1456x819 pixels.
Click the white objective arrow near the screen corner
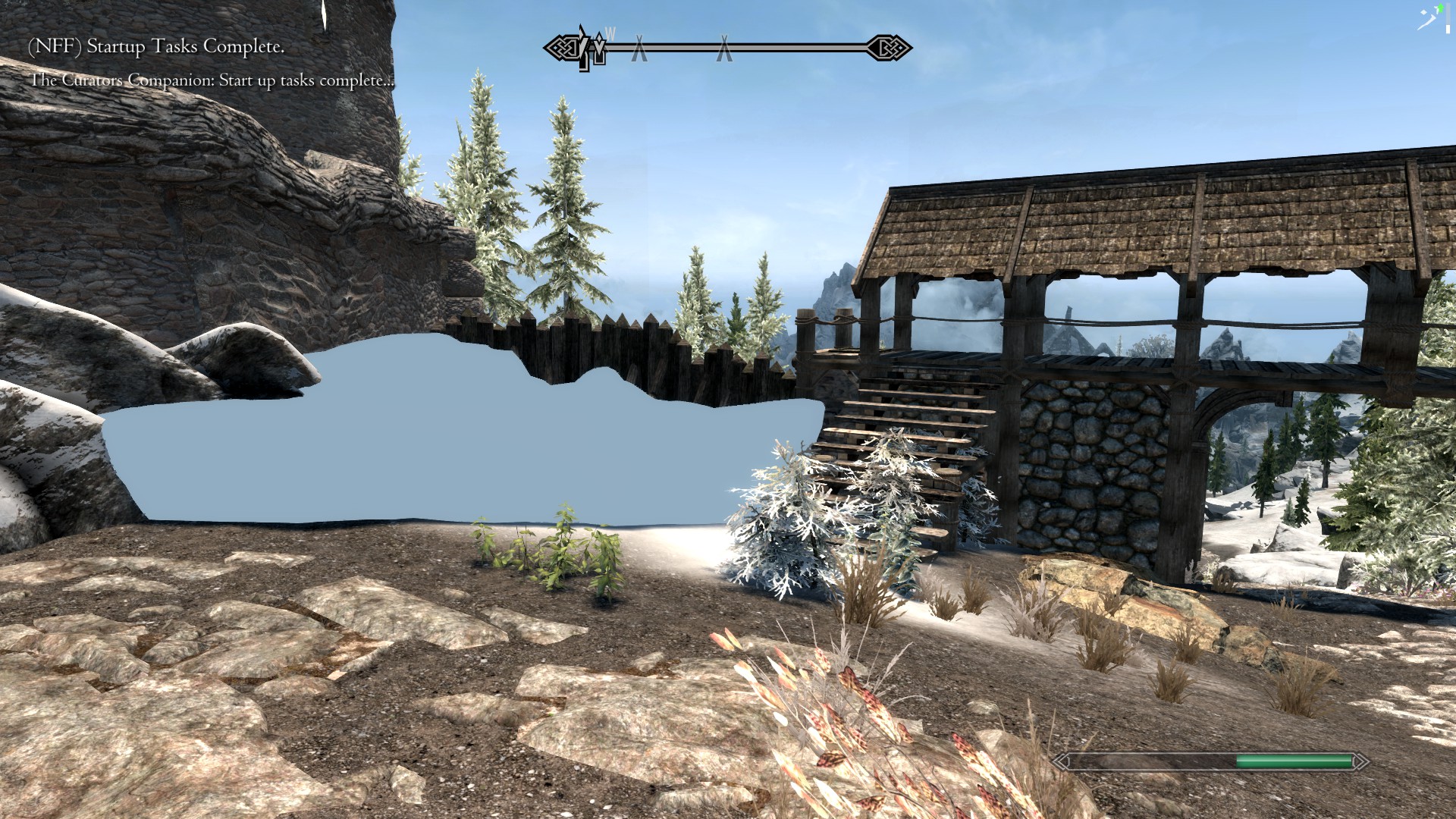(1428, 19)
